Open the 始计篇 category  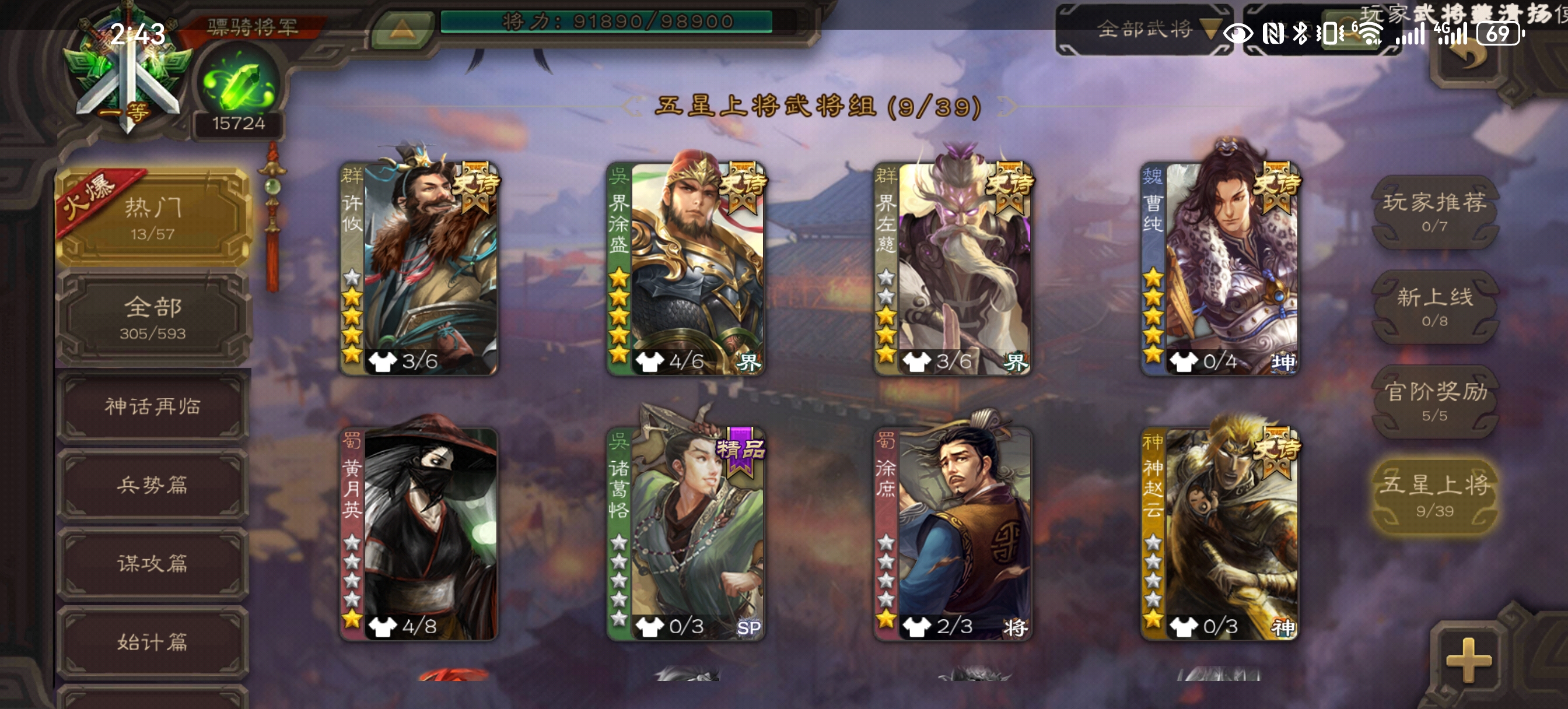coord(152,641)
